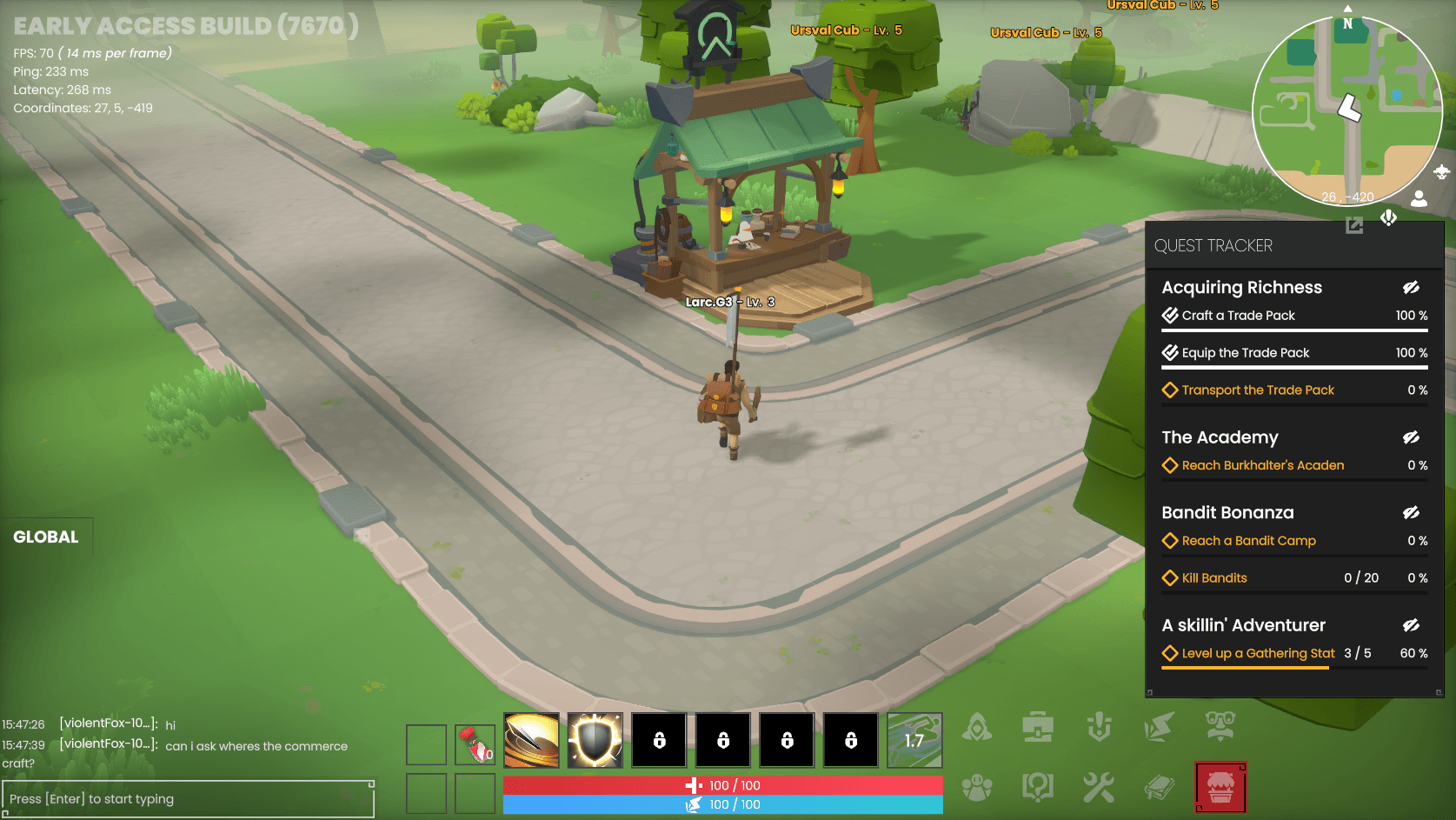
Task: Open the red market stall shop button
Action: click(1220, 788)
